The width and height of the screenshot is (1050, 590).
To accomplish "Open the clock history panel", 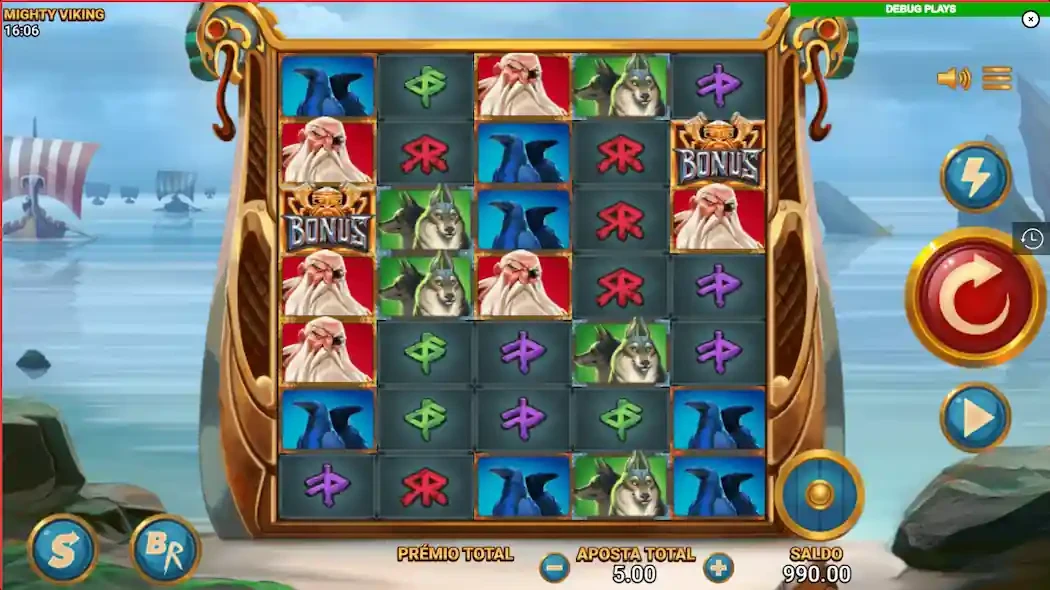I will point(1033,238).
